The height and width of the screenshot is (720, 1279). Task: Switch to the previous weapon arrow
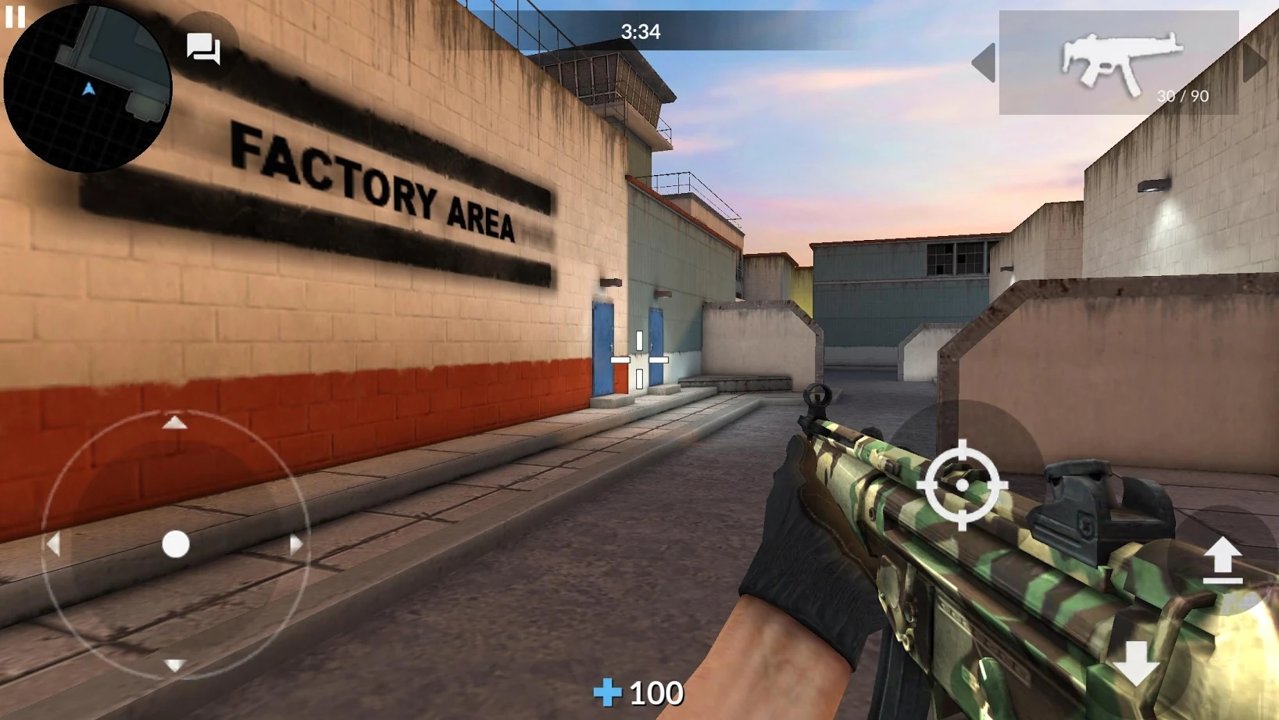point(983,63)
